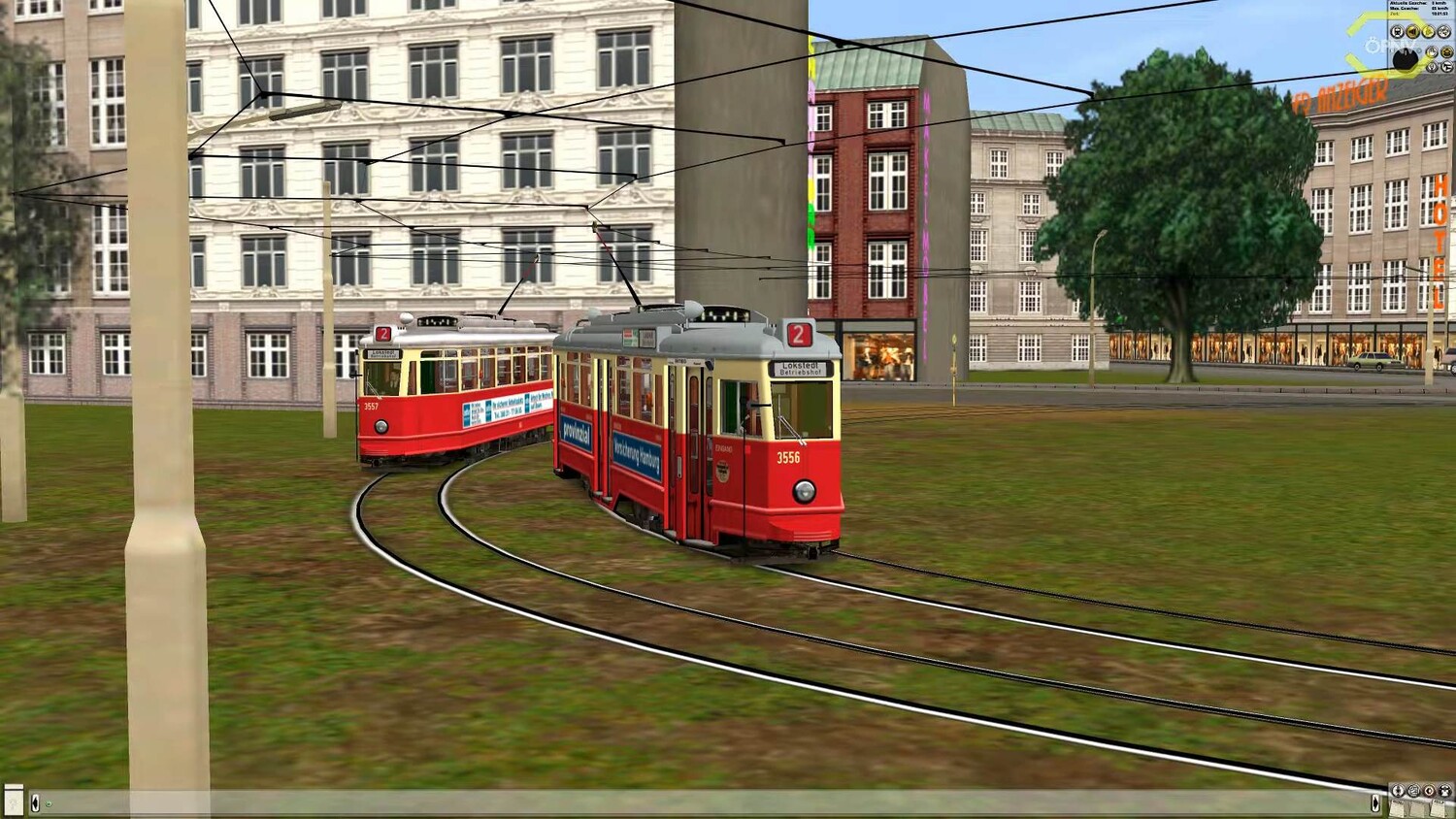The height and width of the screenshot is (819, 1456).
Task: Sound the horn with the yellow megaphone icon
Action: click(1412, 31)
